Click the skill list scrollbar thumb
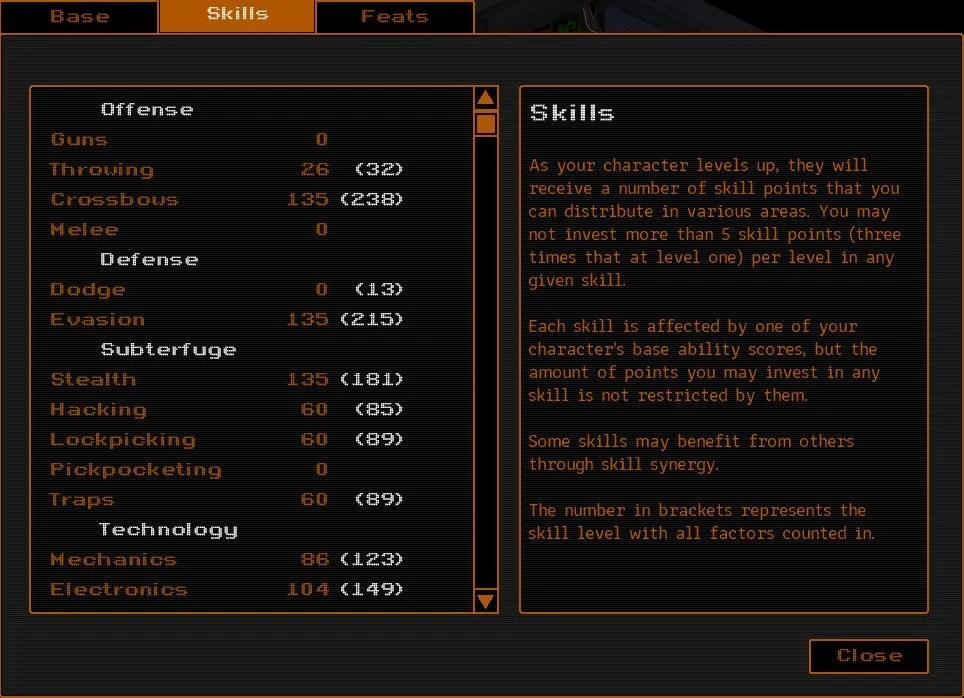The image size is (964, 698). (486, 124)
